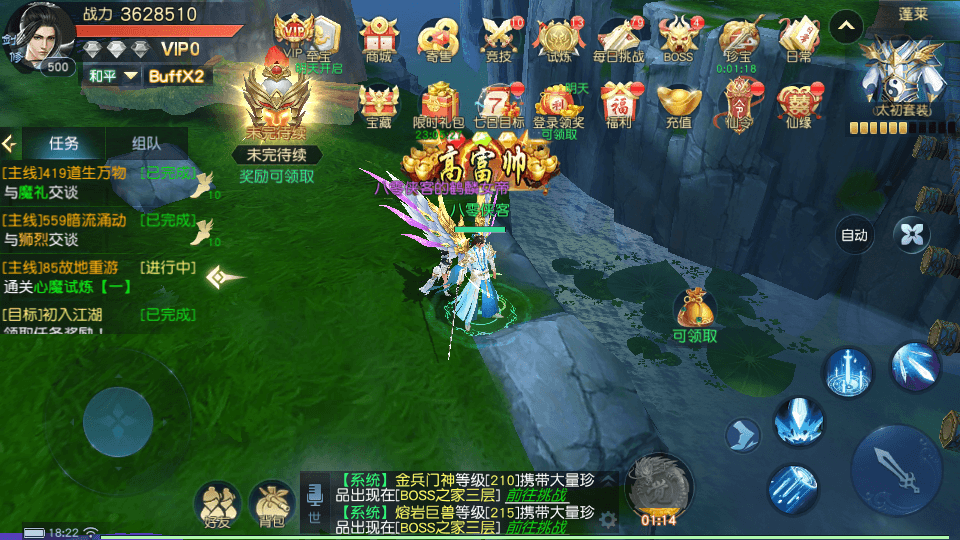Screen dimensions: 960x540
Task: Open the 商城 shop icon
Action: (x=379, y=40)
